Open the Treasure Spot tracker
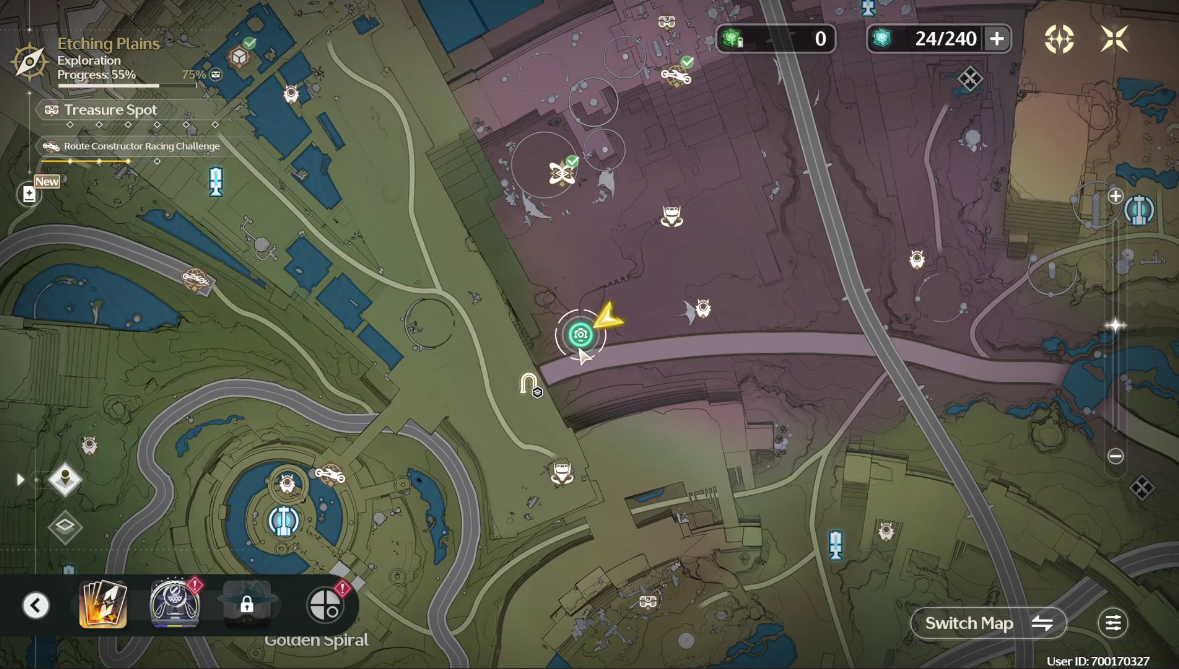Viewport: 1179px width, 669px height. click(x=110, y=110)
